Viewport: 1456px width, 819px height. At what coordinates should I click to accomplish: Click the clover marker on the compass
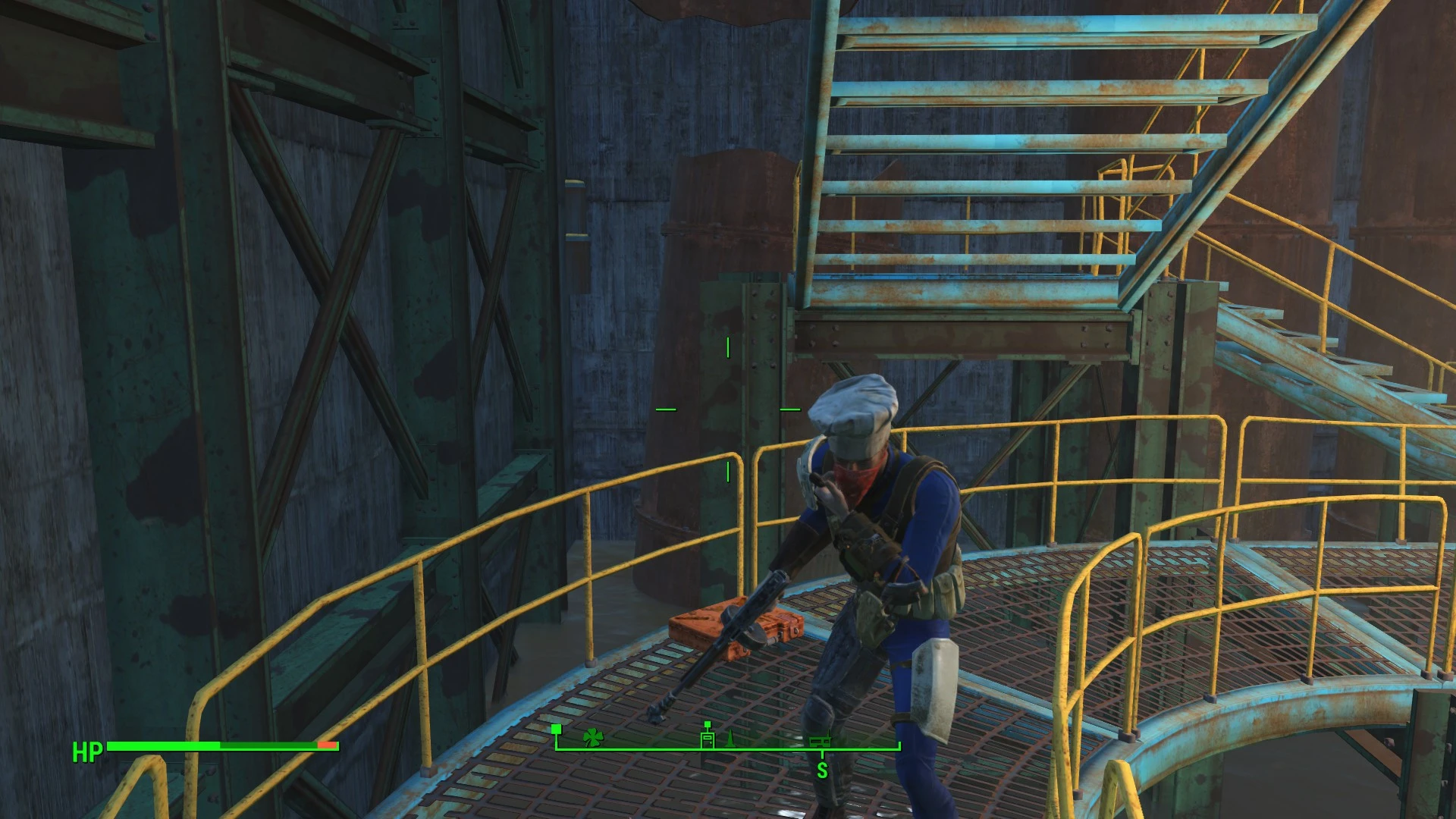(x=592, y=736)
